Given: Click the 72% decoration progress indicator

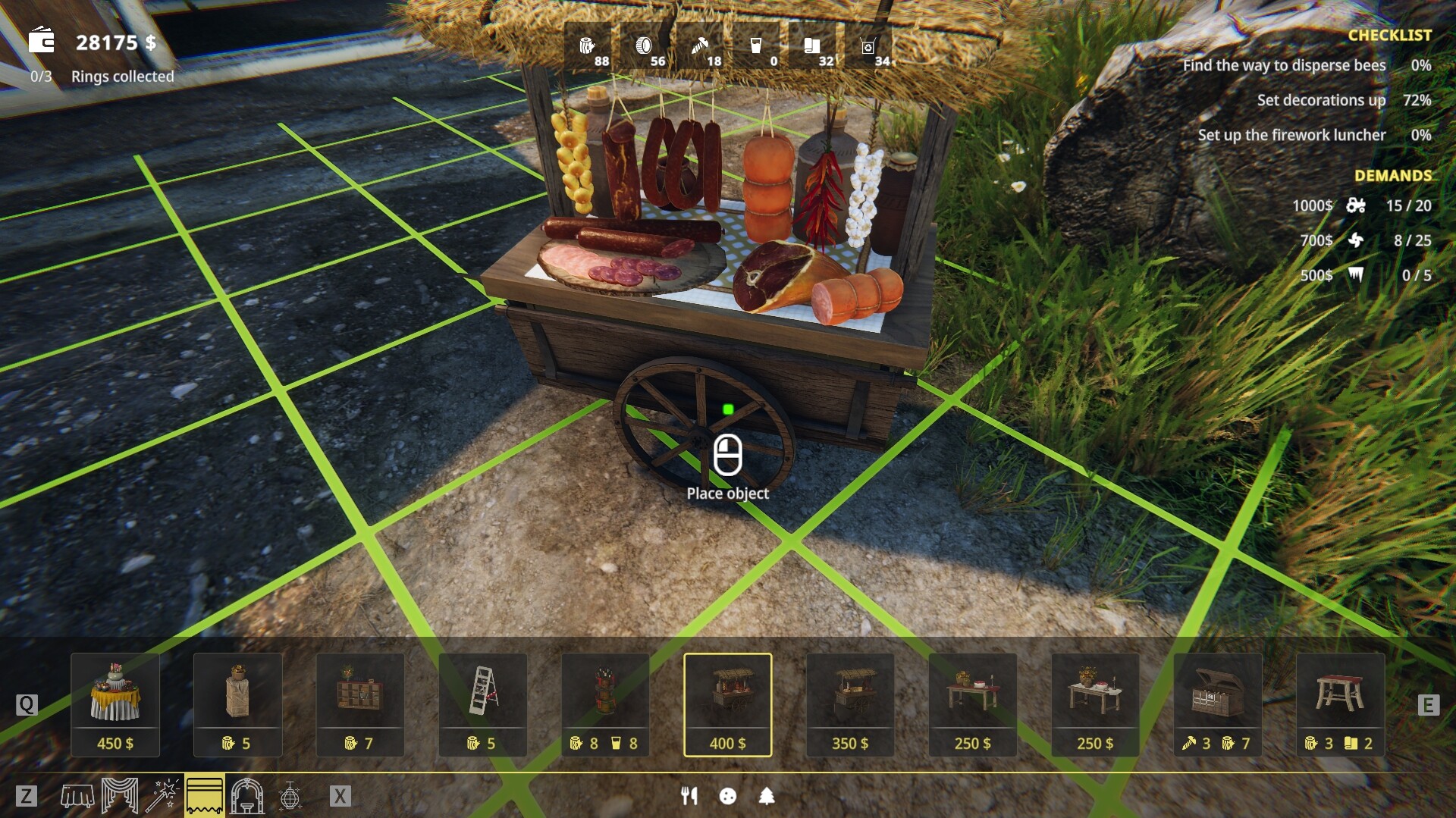Looking at the screenshot, I should coord(1420,100).
